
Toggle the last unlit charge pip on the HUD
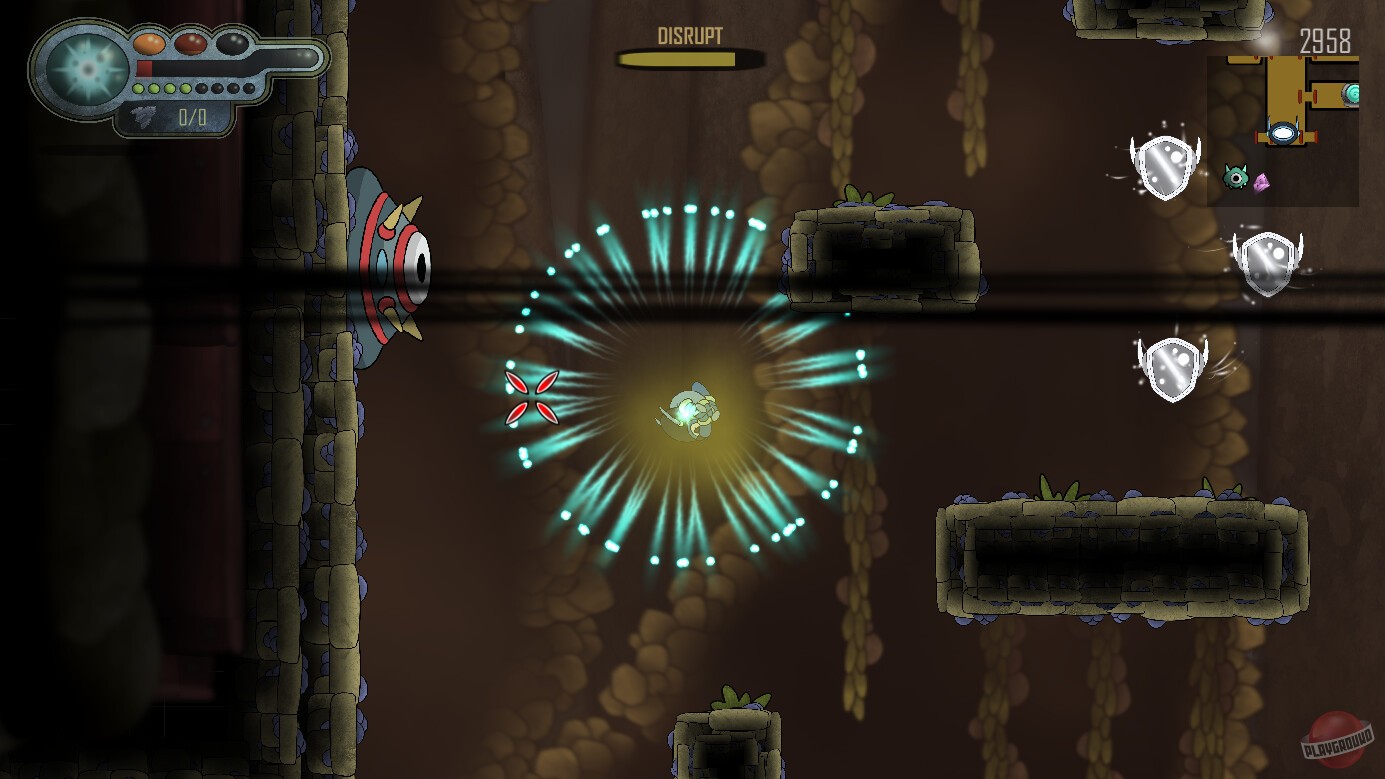pyautogui.click(x=249, y=88)
